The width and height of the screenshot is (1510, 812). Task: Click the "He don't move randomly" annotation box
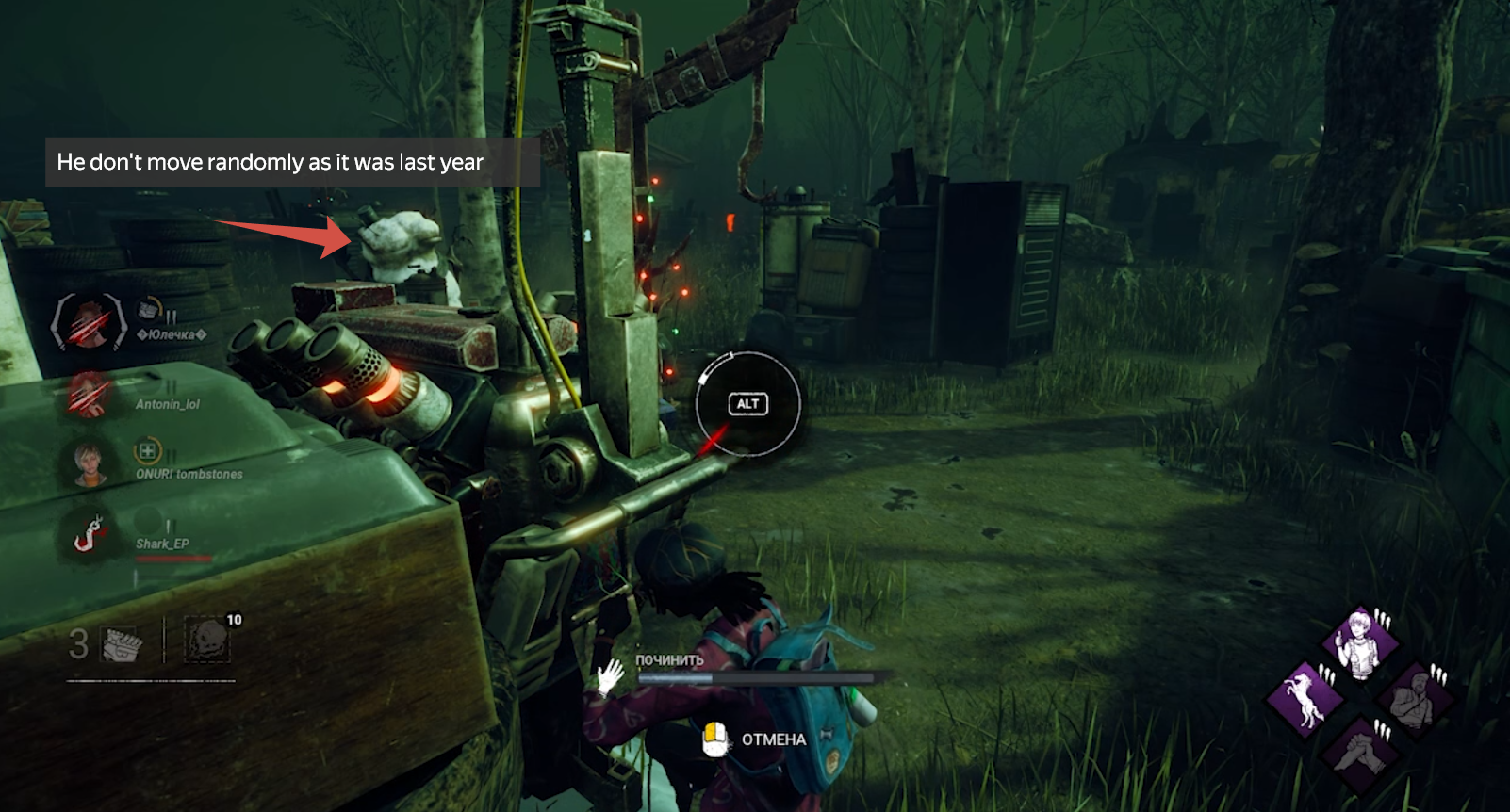292,162
